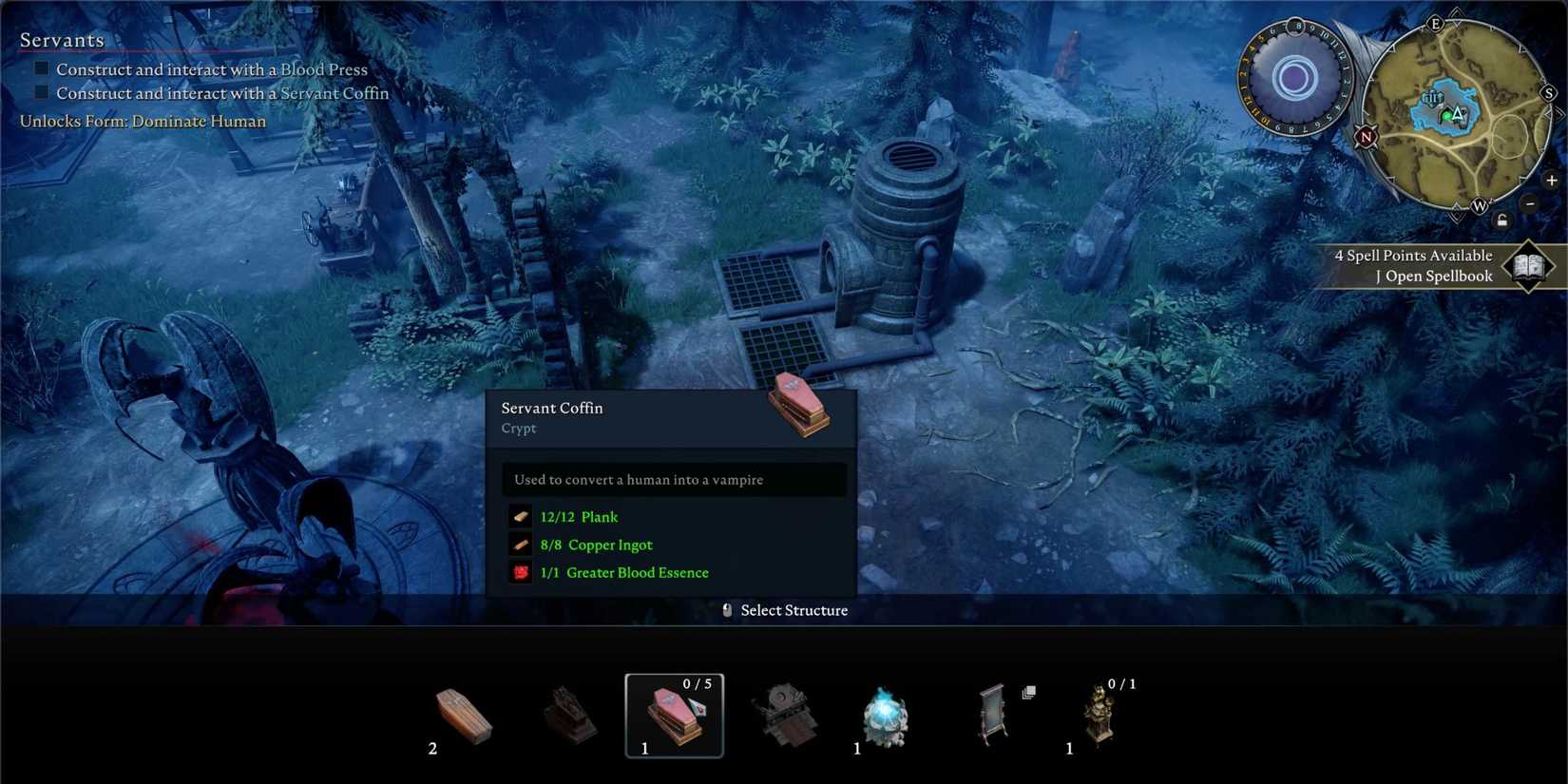Viewport: 1568px width, 784px height.
Task: Click the Plank ingredient icon
Action: pyautogui.click(x=521, y=516)
